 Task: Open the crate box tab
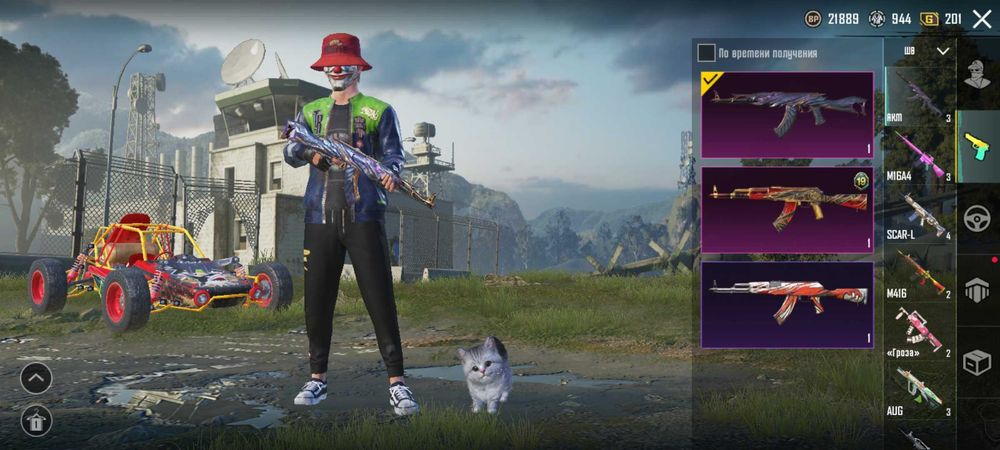tap(978, 362)
